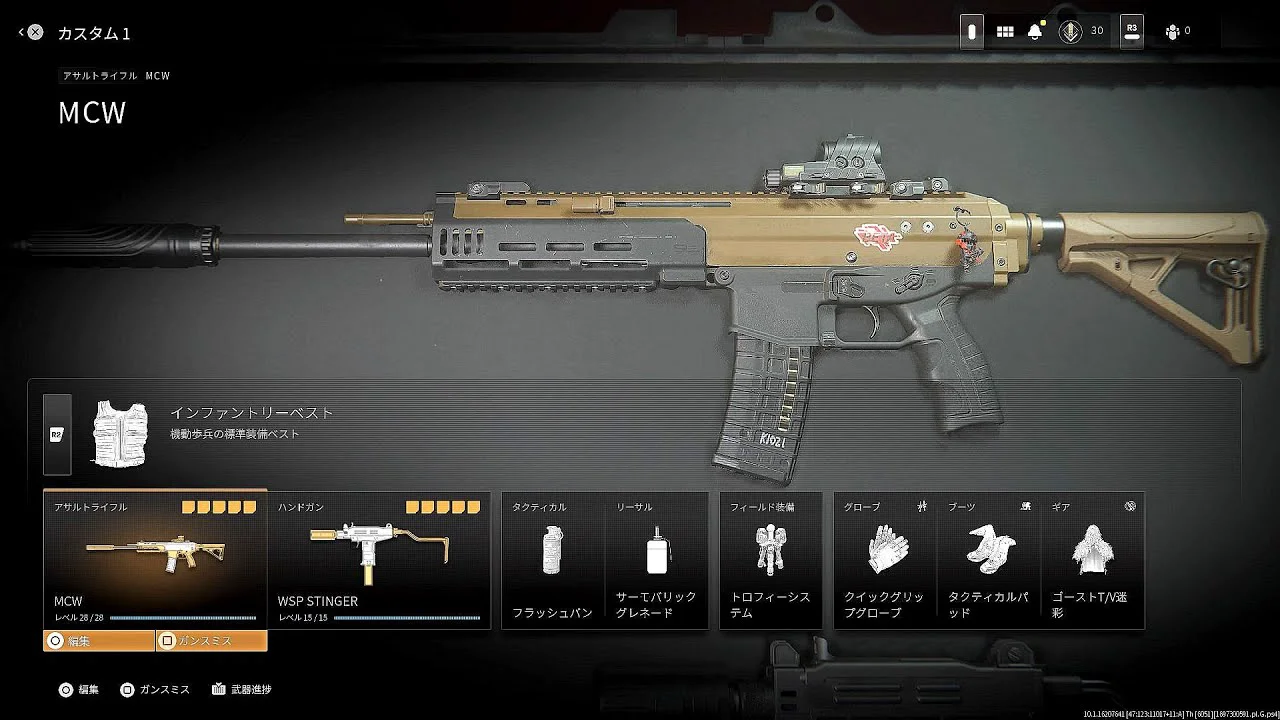This screenshot has height=720, width=1280.
Task: Click the orange edit button under MCW
Action: pyautogui.click(x=98, y=640)
